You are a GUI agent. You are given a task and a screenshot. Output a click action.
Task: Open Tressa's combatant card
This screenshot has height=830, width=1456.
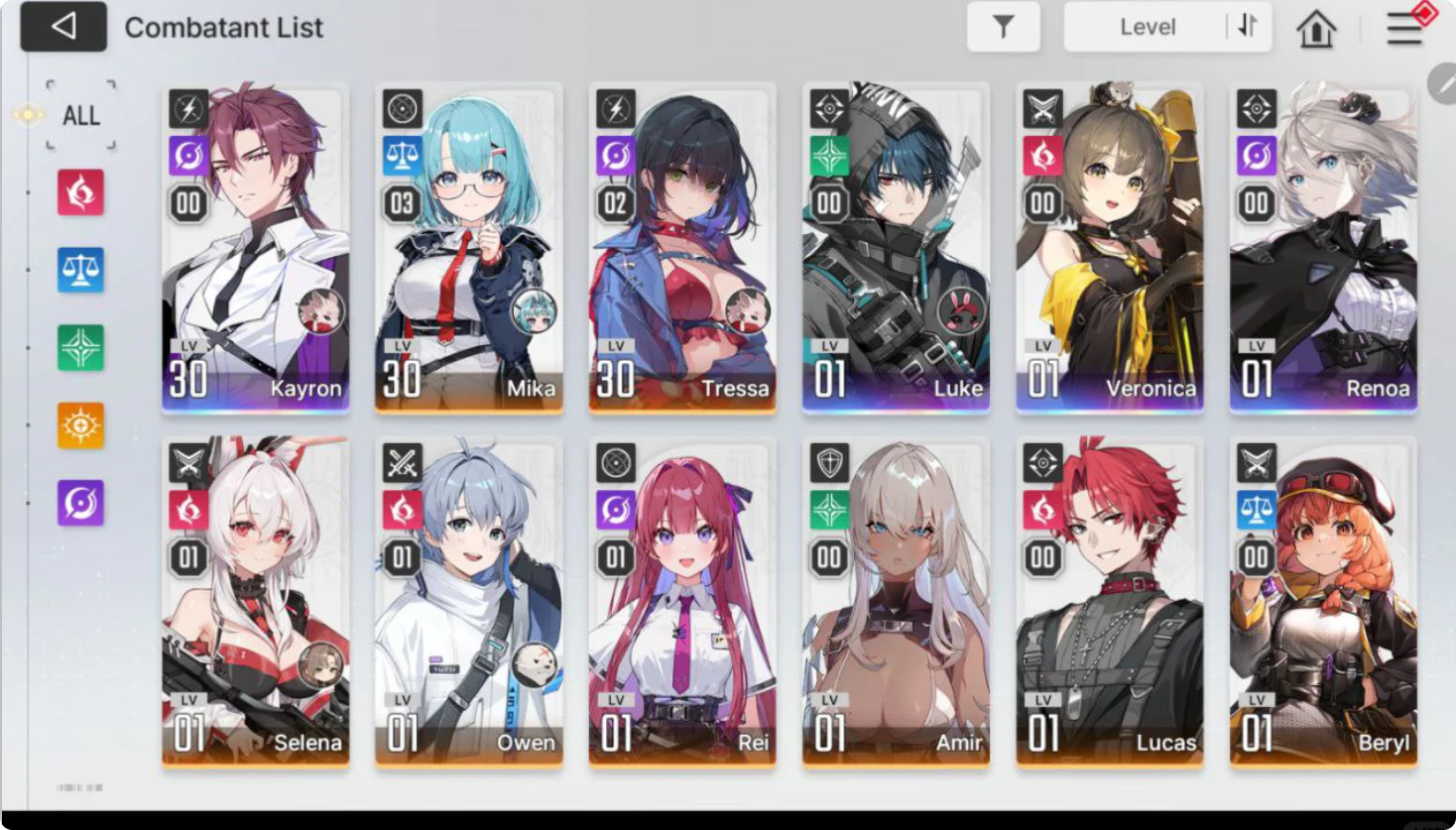coord(682,248)
